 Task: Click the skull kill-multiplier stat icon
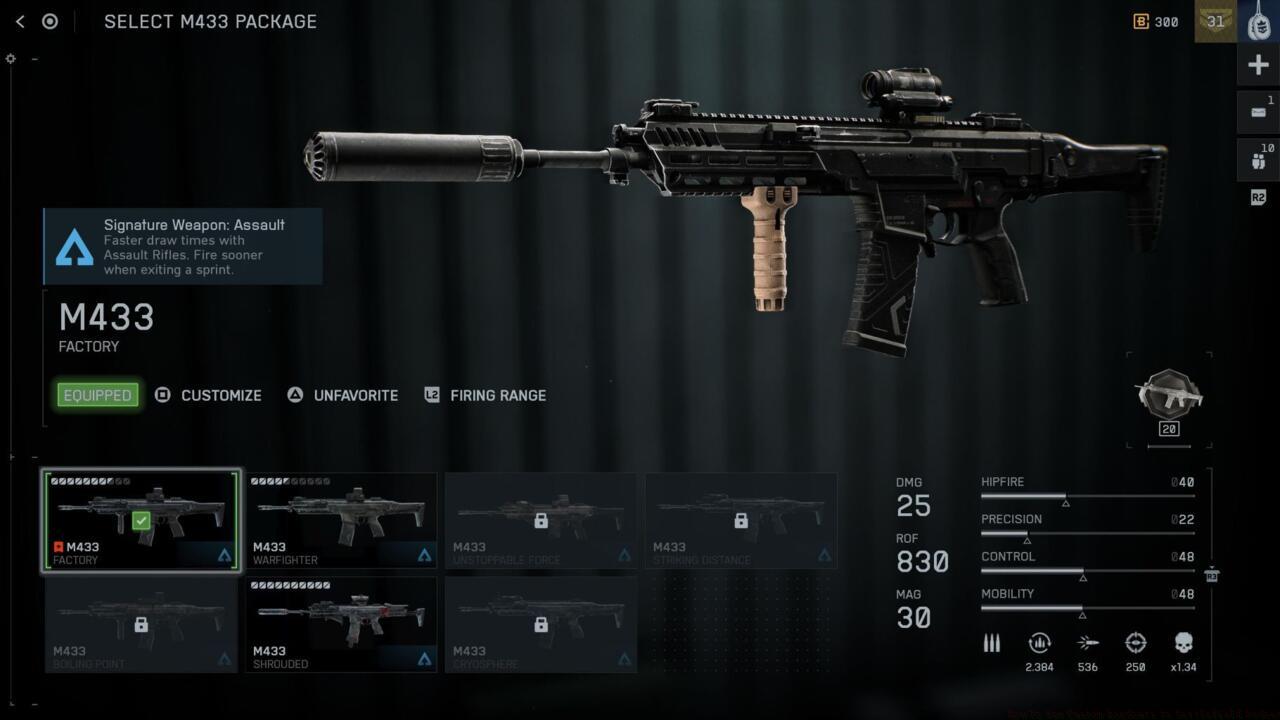point(1183,643)
